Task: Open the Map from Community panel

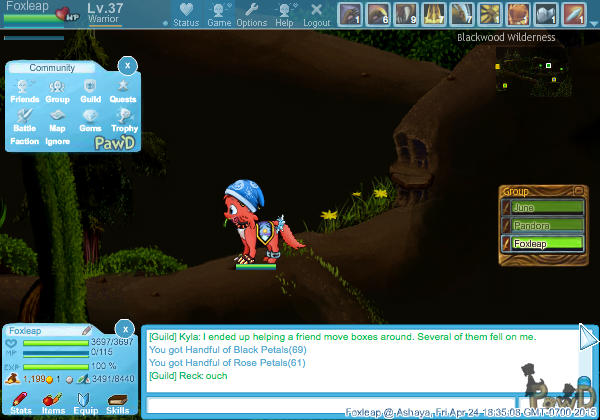Action: tap(57, 119)
